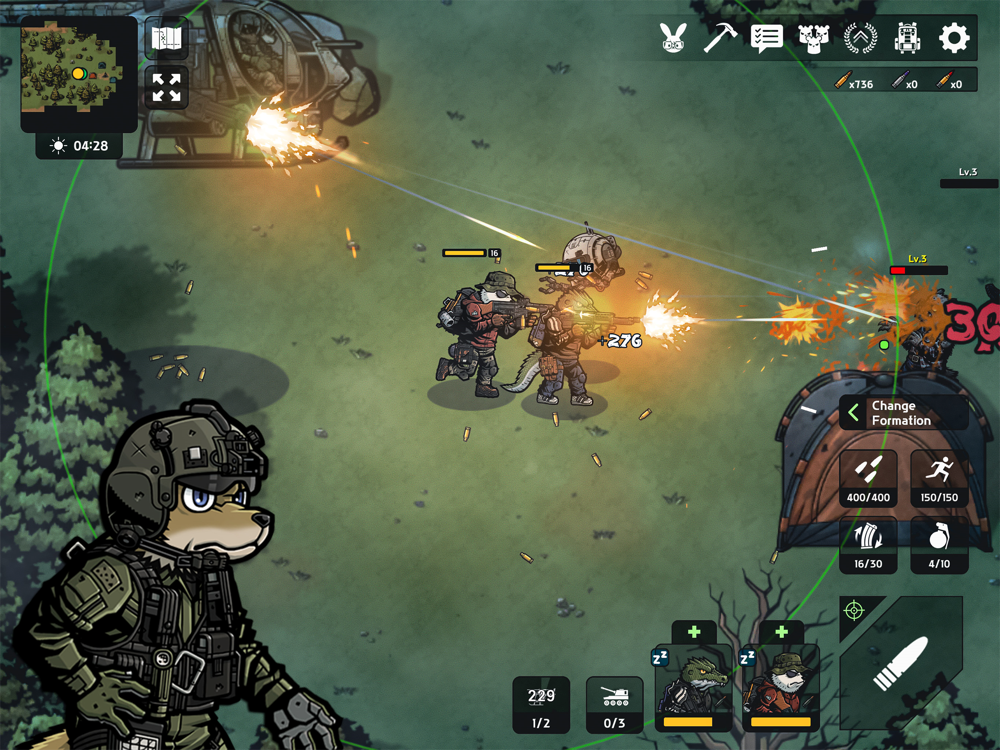Throw a grenade using the 4/10 button
Image resolution: width=1000 pixels, height=750 pixels.
click(939, 545)
